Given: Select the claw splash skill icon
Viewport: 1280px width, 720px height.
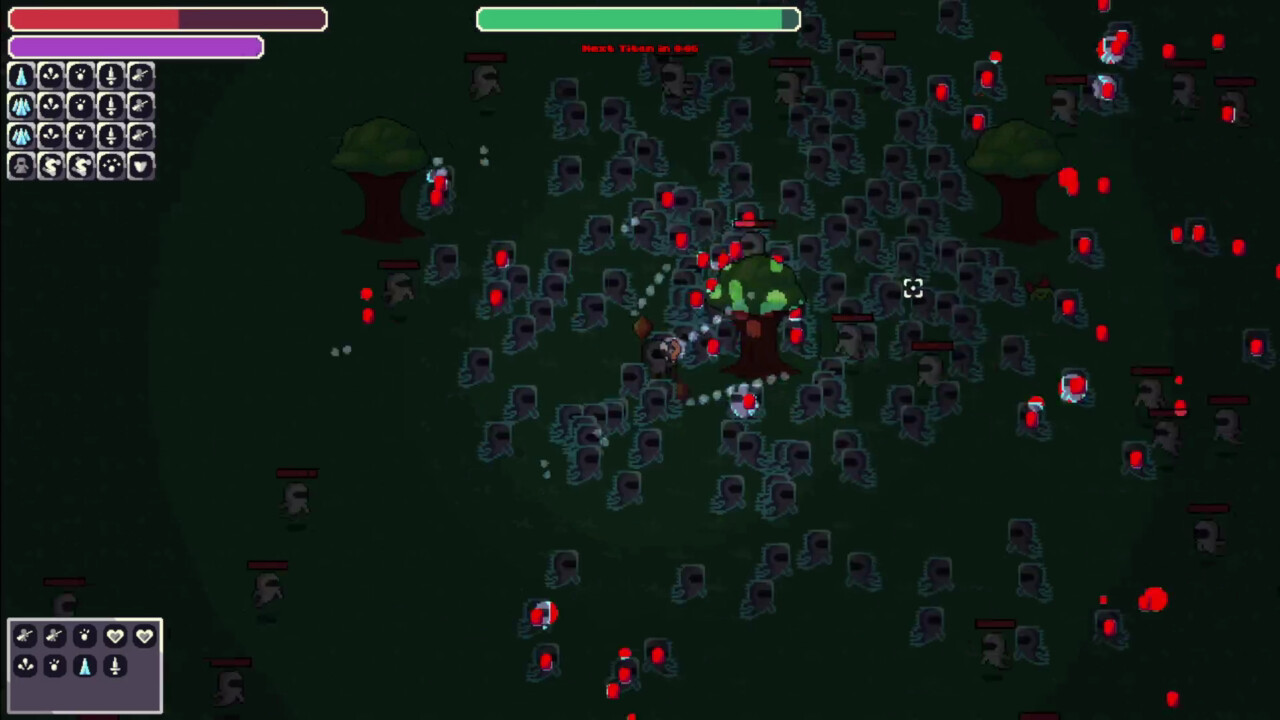Looking at the screenshot, I should click(51, 75).
